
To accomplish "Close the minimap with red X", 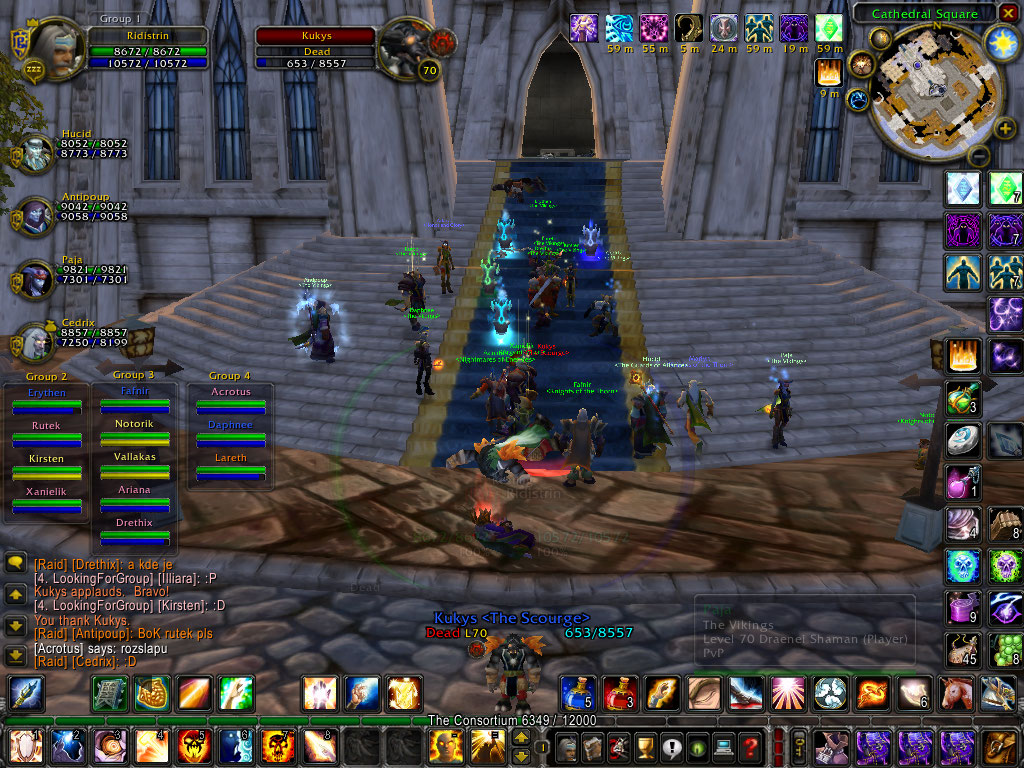I will point(1008,14).
